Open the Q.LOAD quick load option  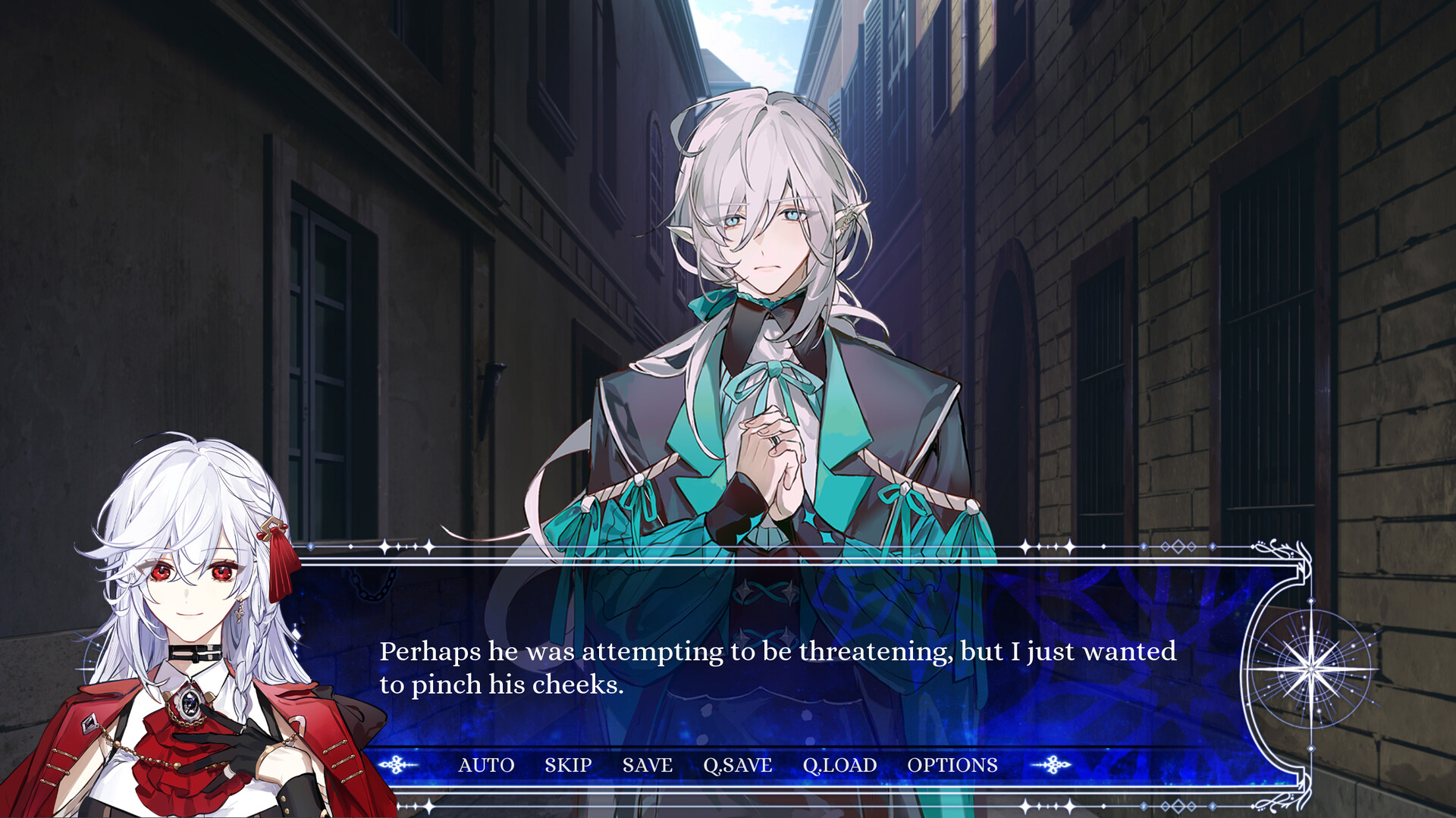839,765
